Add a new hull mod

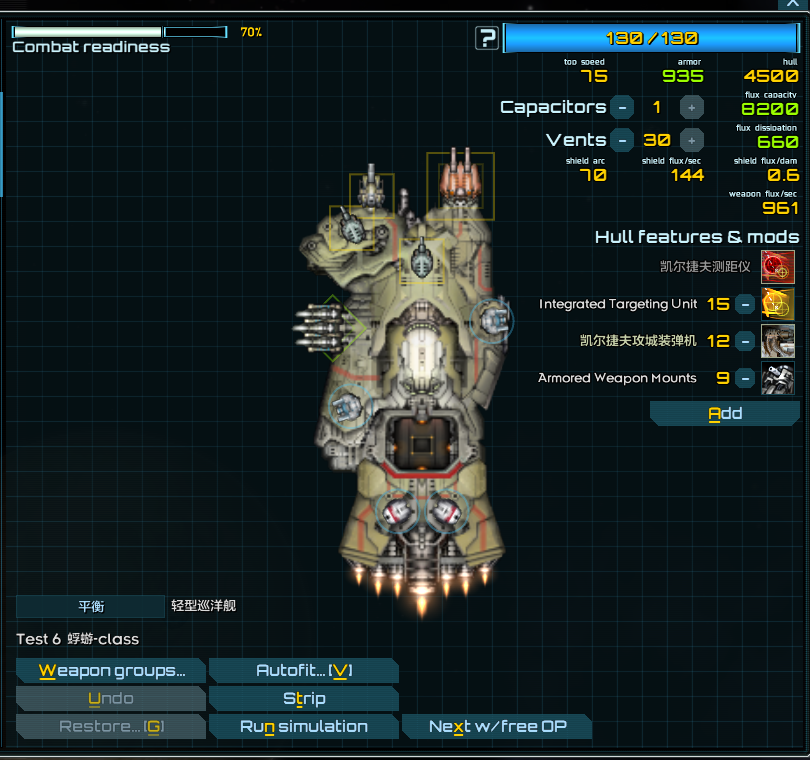point(724,414)
